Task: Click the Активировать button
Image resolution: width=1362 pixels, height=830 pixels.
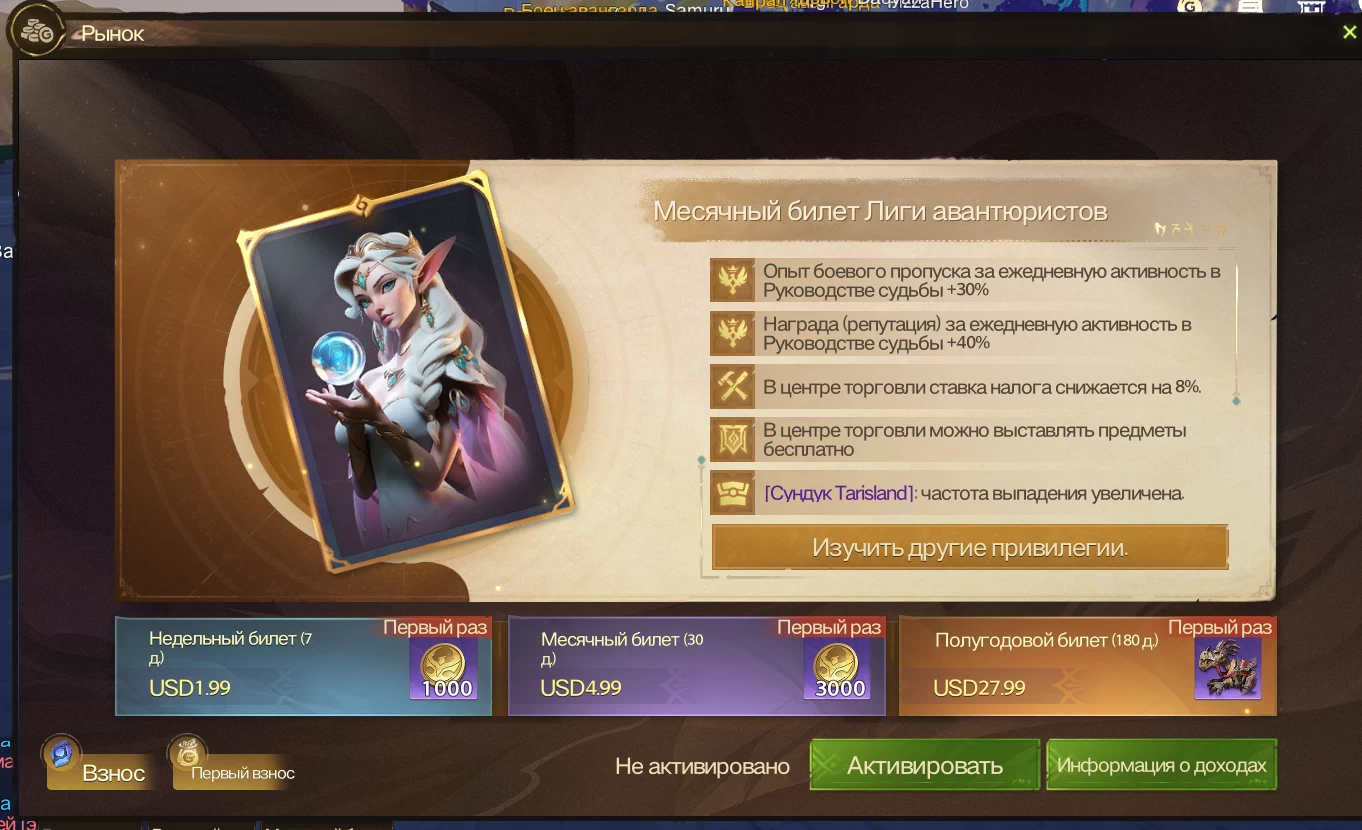Action: [924, 766]
